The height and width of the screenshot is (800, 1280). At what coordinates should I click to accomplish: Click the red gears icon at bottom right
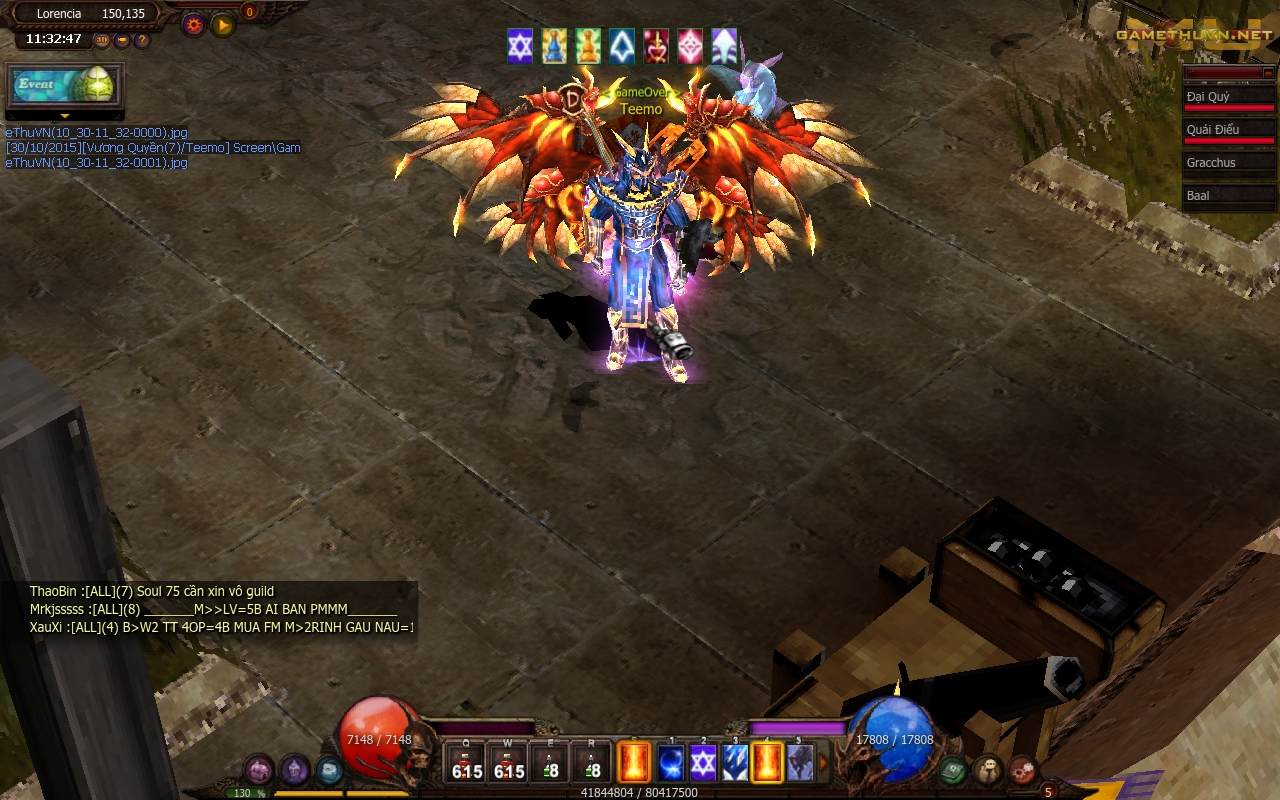click(1022, 770)
